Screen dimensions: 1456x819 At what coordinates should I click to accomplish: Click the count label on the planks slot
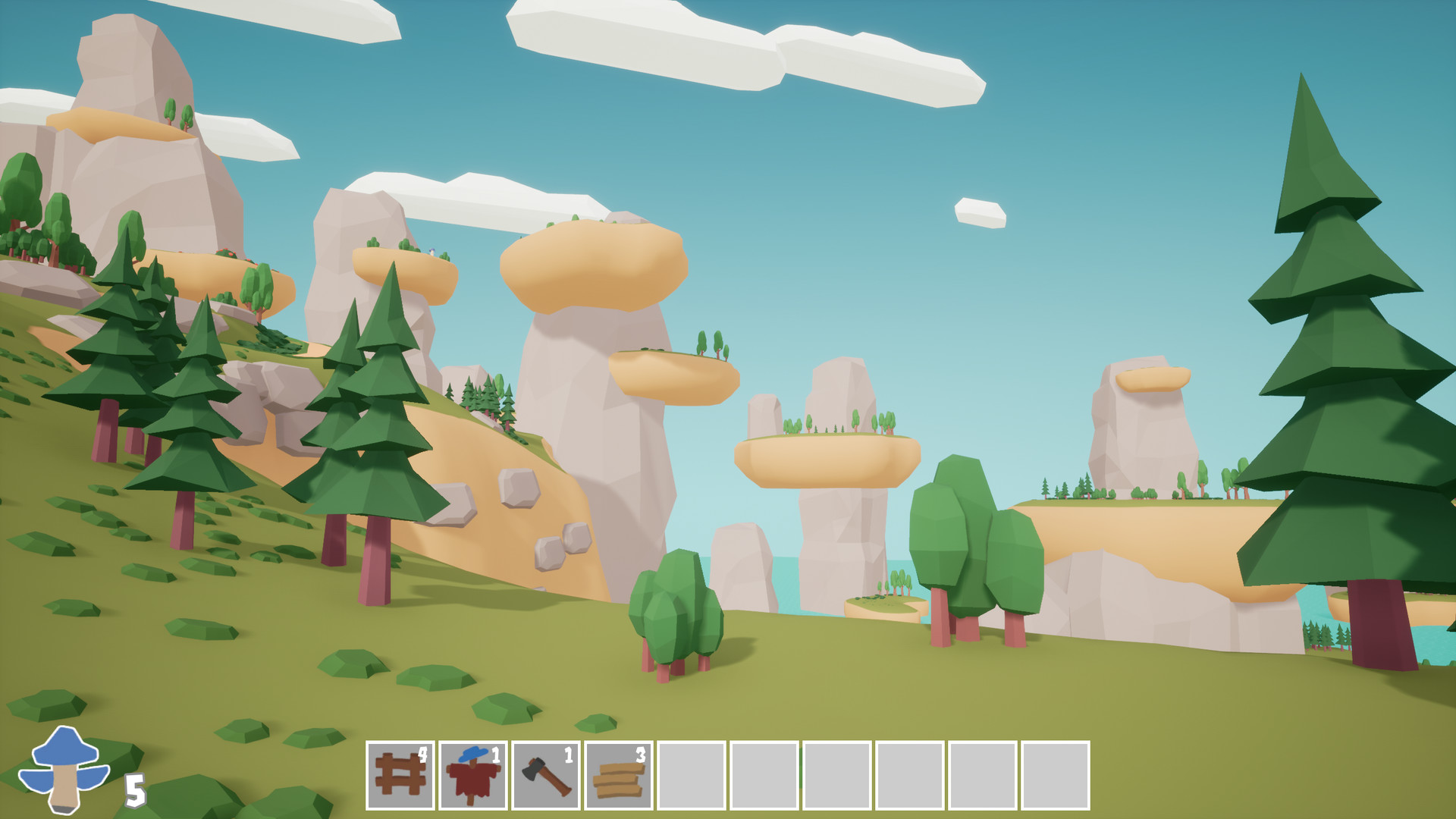point(641,755)
